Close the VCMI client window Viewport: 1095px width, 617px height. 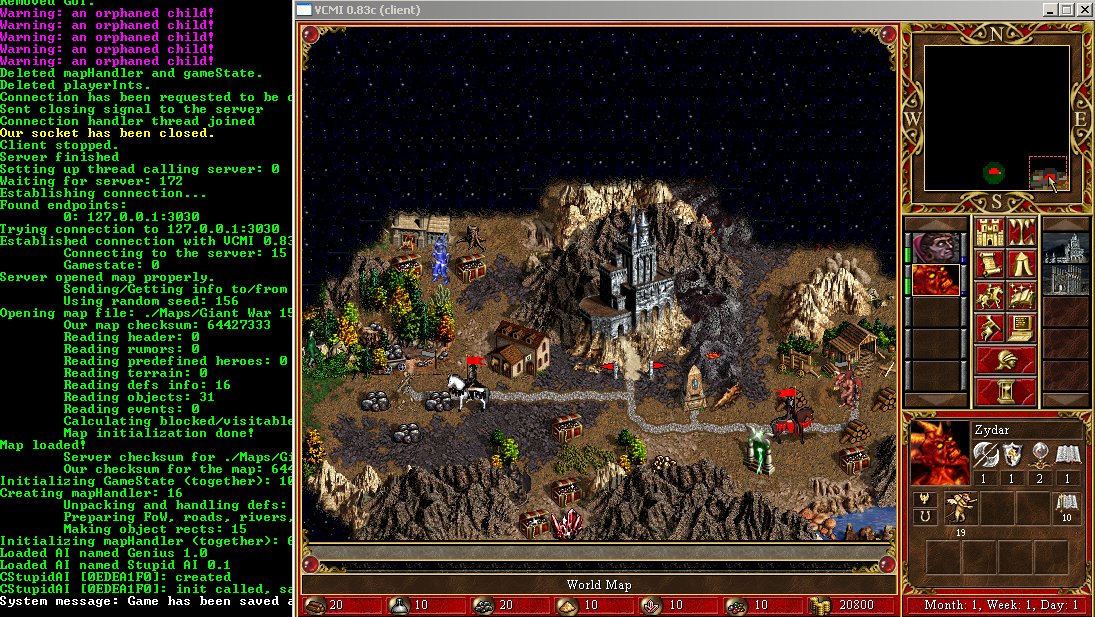point(1083,10)
